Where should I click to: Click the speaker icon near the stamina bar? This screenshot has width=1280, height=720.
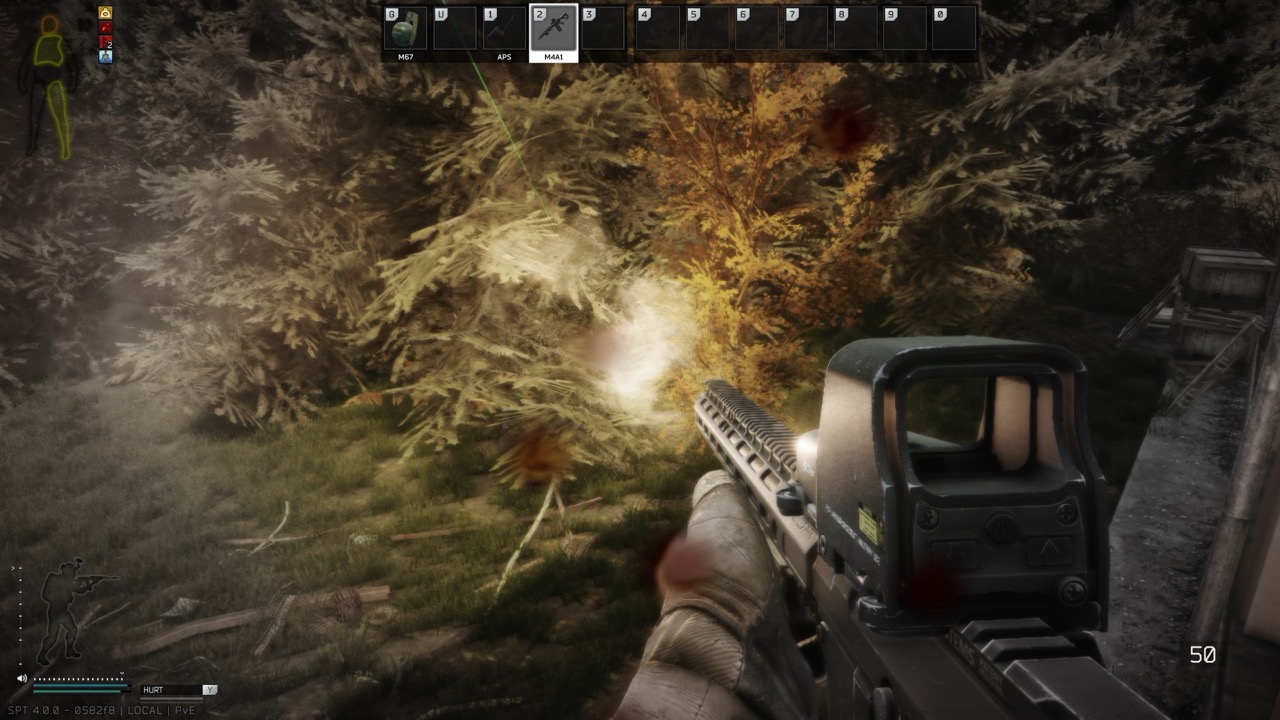(x=22, y=678)
